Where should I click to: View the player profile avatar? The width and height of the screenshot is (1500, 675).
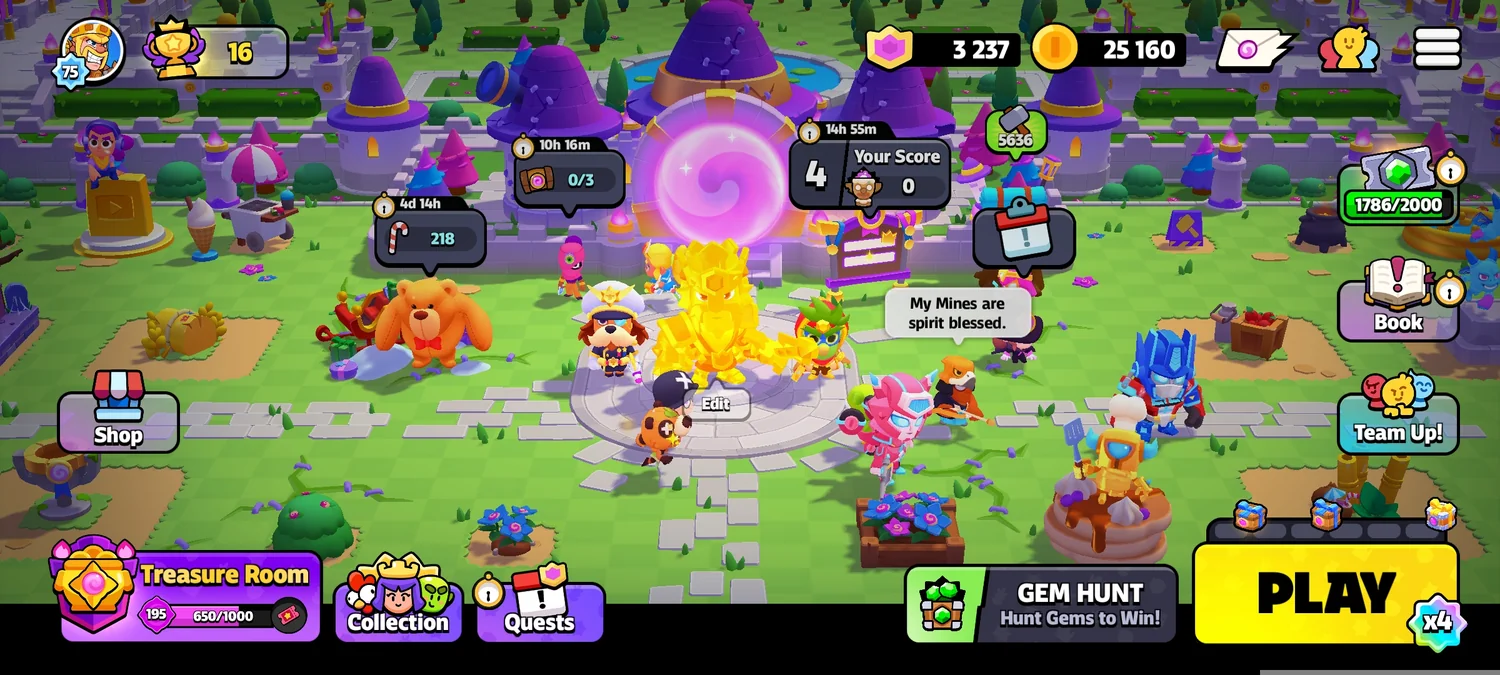pyautogui.click(x=92, y=50)
